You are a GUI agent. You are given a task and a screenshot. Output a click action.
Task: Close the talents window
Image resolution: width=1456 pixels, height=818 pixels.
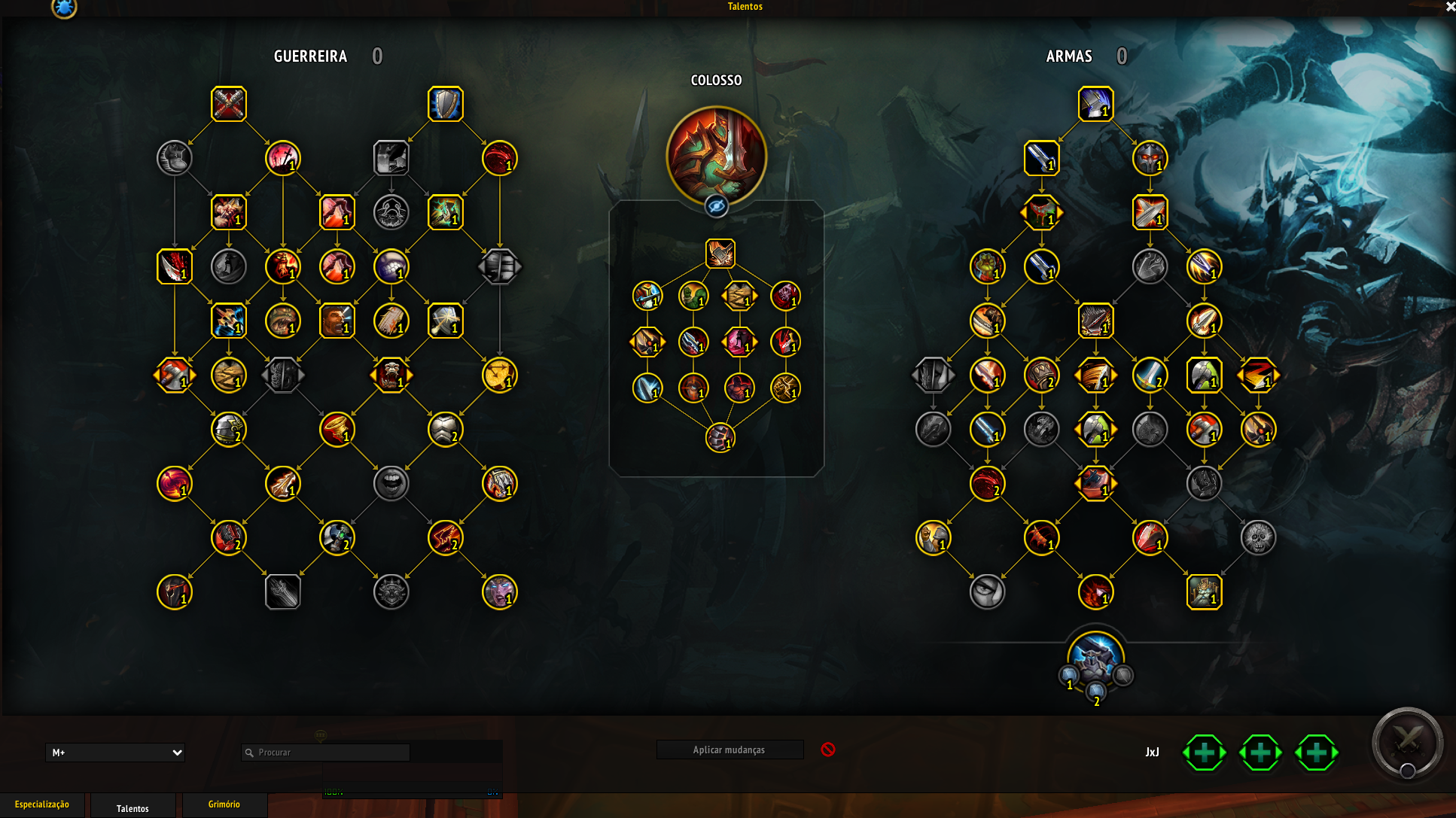coord(1450,7)
